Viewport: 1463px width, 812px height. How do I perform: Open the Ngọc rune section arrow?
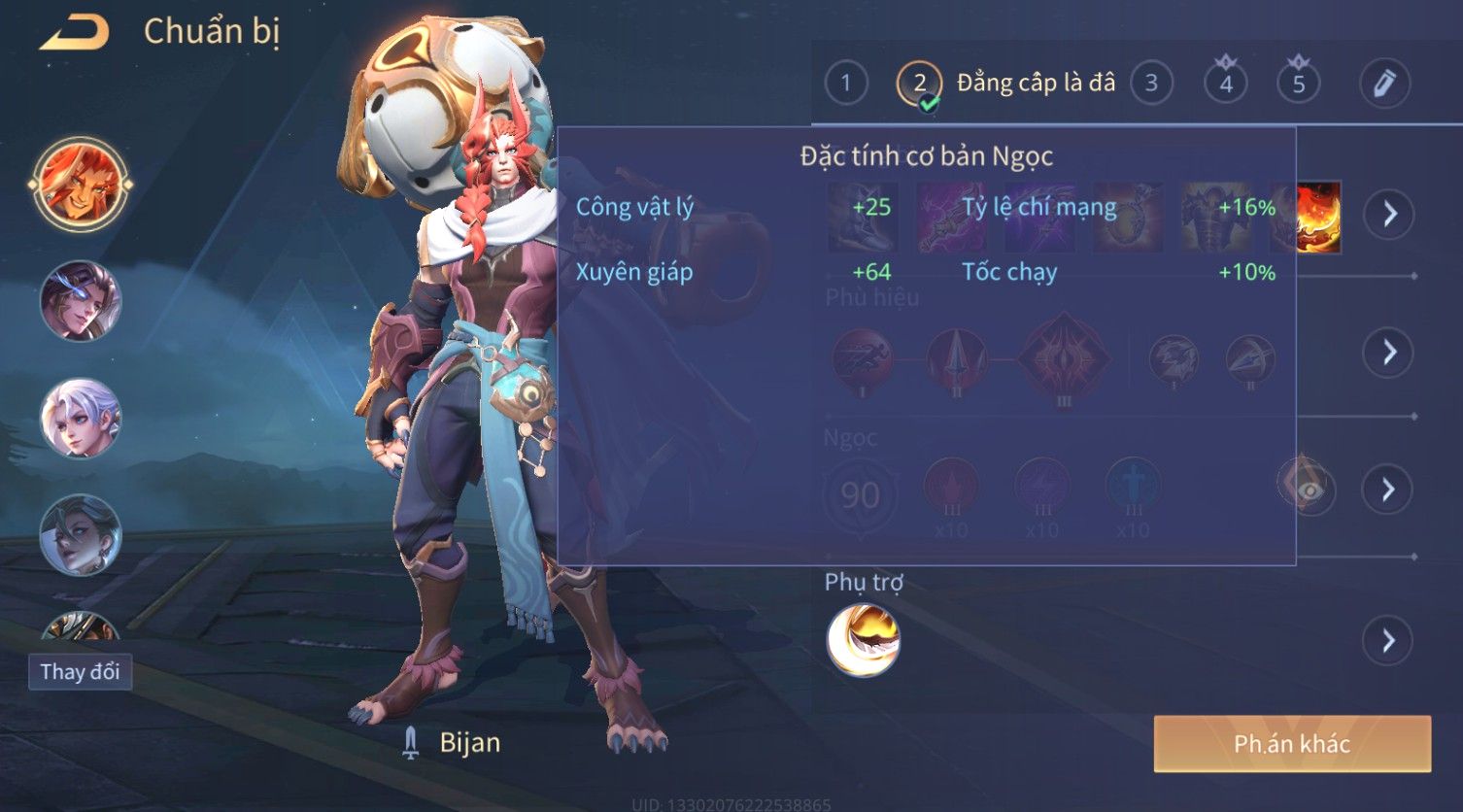tap(1388, 489)
